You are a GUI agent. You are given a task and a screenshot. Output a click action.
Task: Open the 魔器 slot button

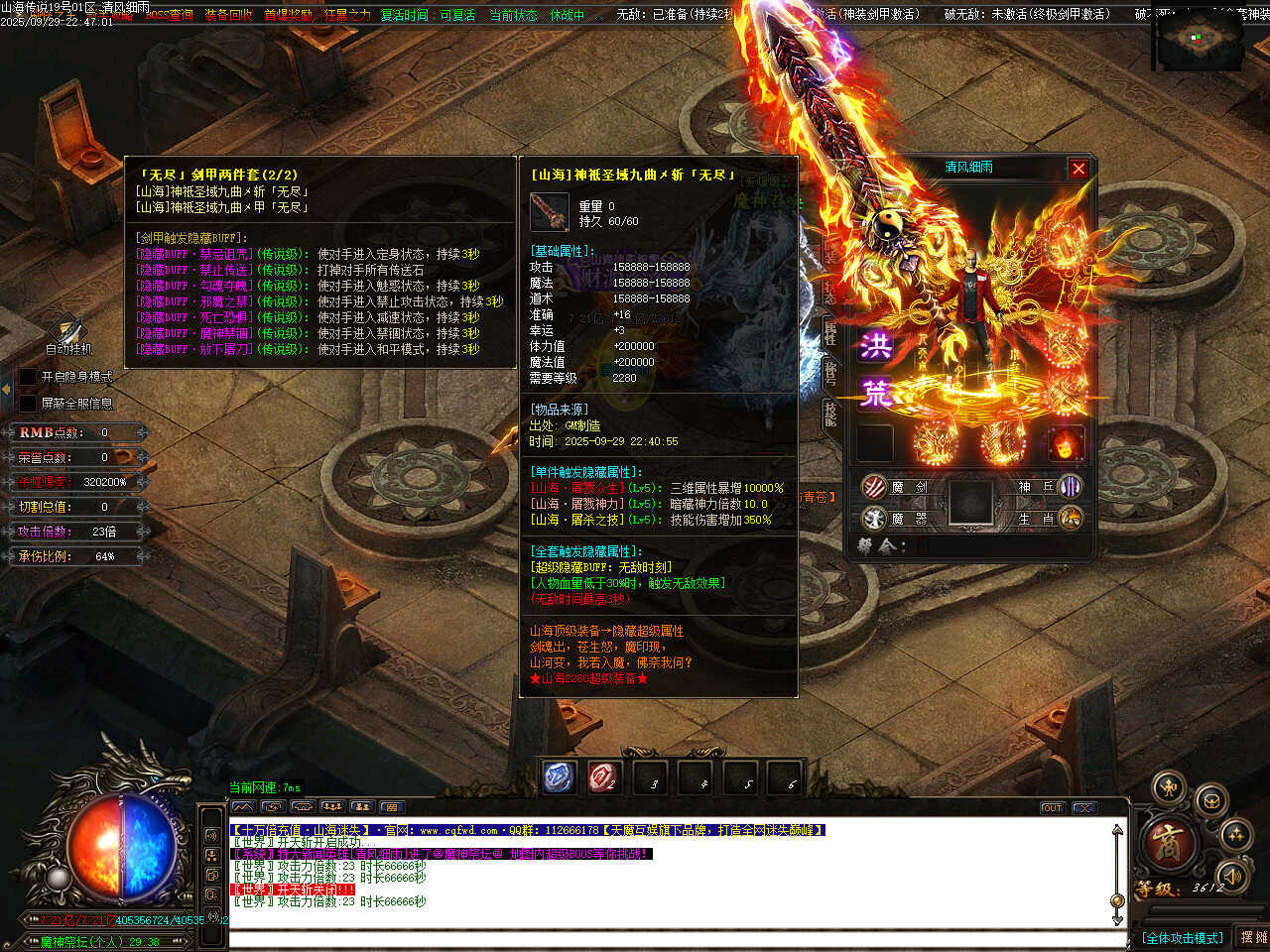coord(874,518)
